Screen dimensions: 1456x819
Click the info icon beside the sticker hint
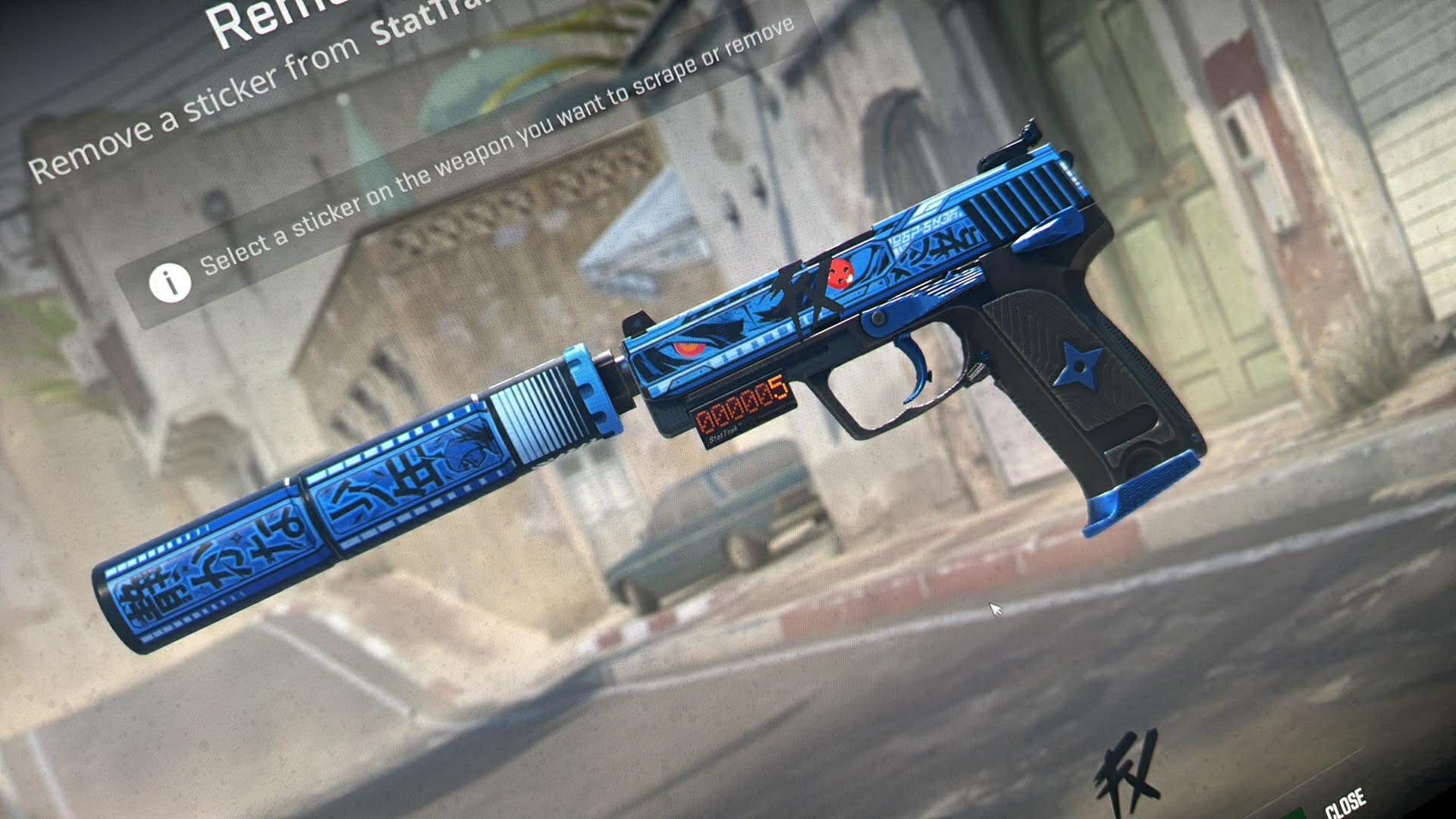pos(170,283)
